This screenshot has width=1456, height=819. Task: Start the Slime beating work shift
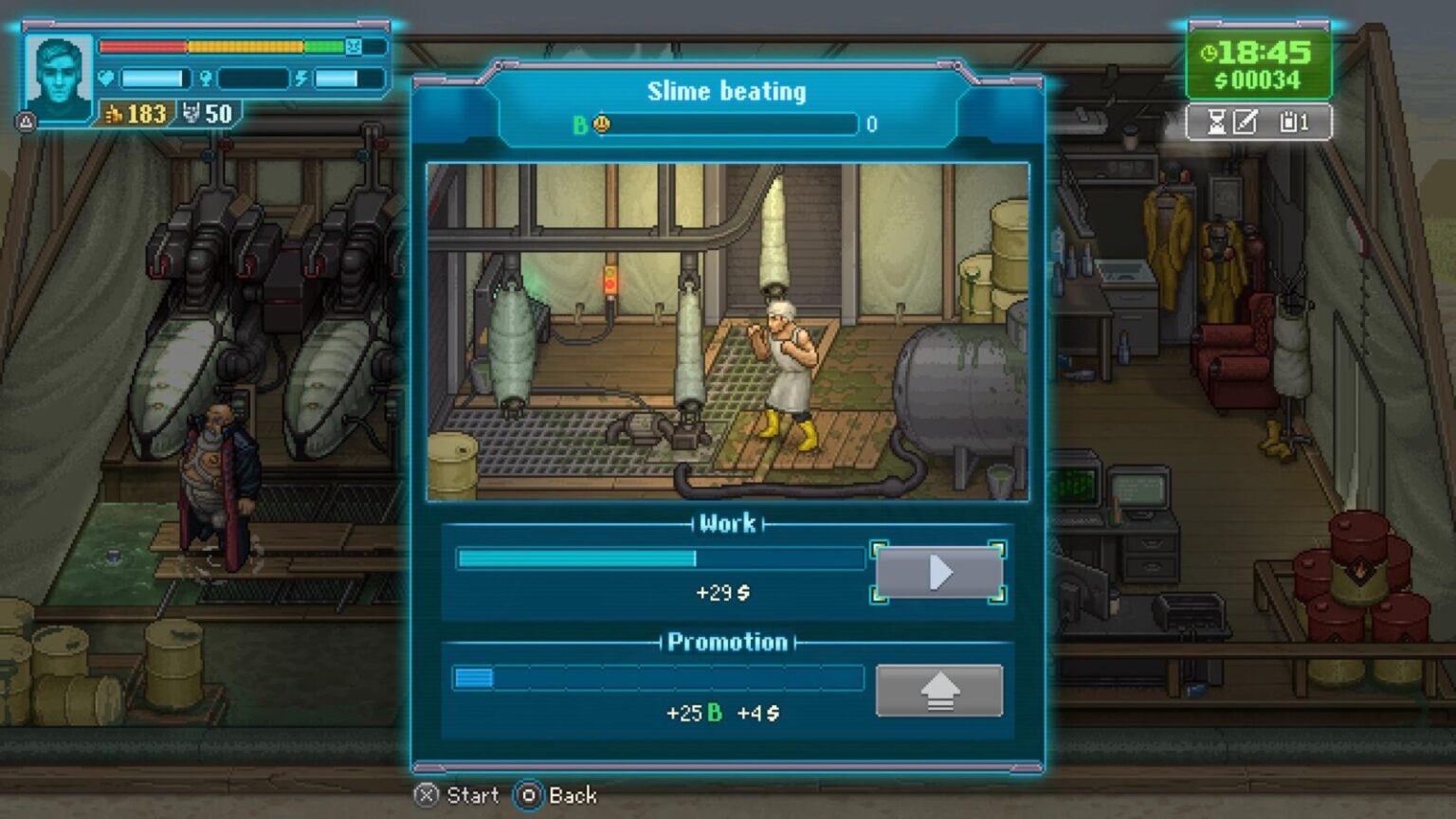pos(938,573)
